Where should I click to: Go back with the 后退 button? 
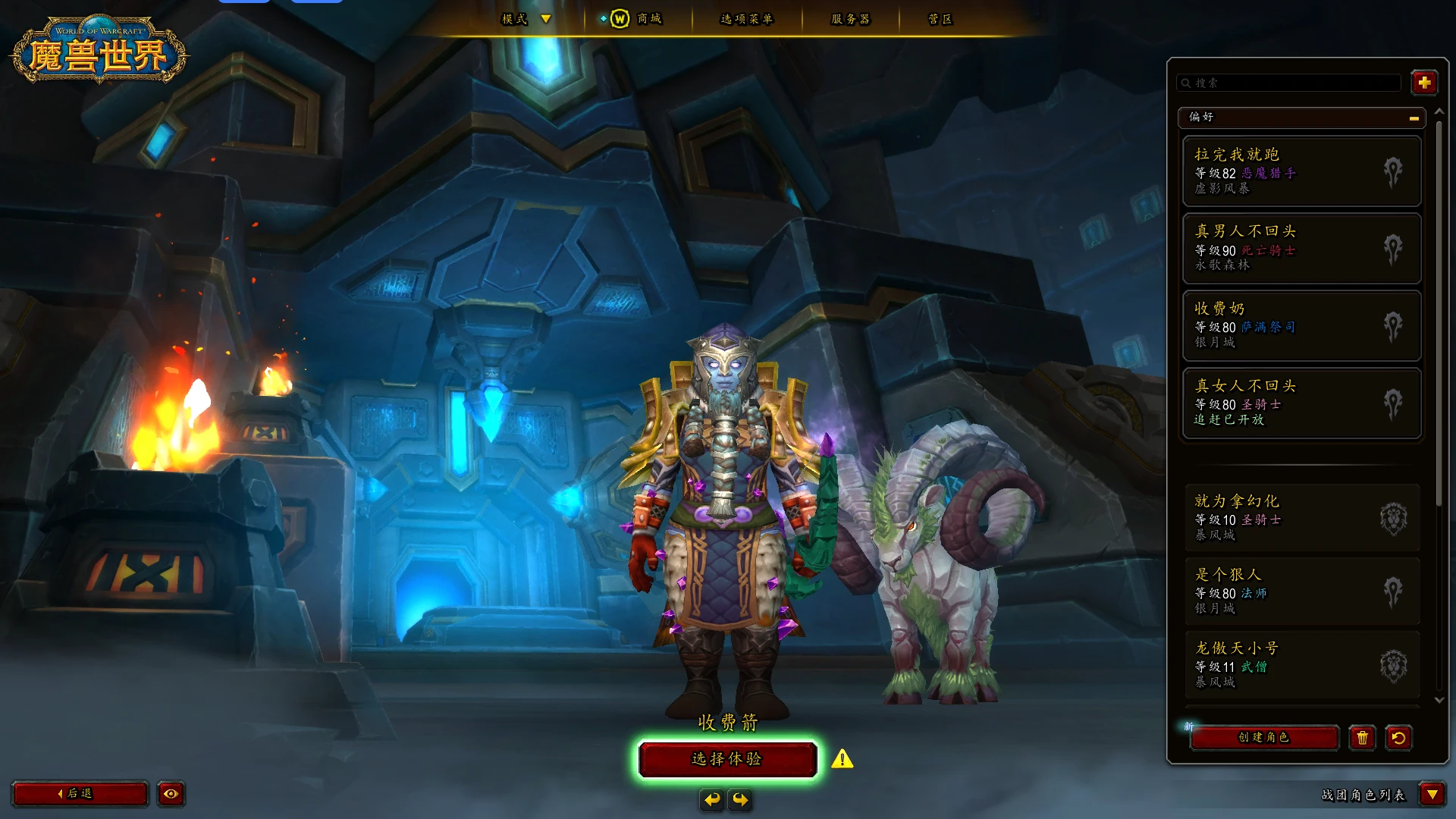pyautogui.click(x=80, y=793)
